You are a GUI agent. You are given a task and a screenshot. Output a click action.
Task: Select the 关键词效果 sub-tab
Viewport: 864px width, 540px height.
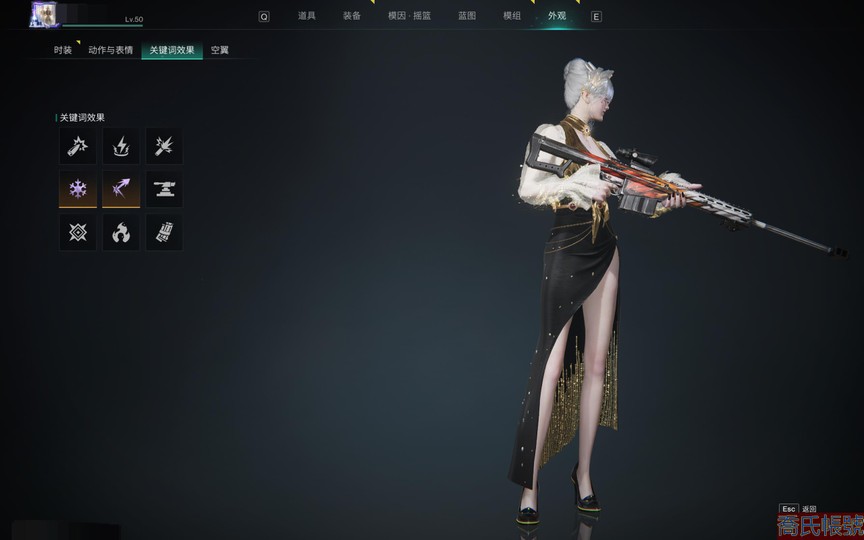point(172,50)
